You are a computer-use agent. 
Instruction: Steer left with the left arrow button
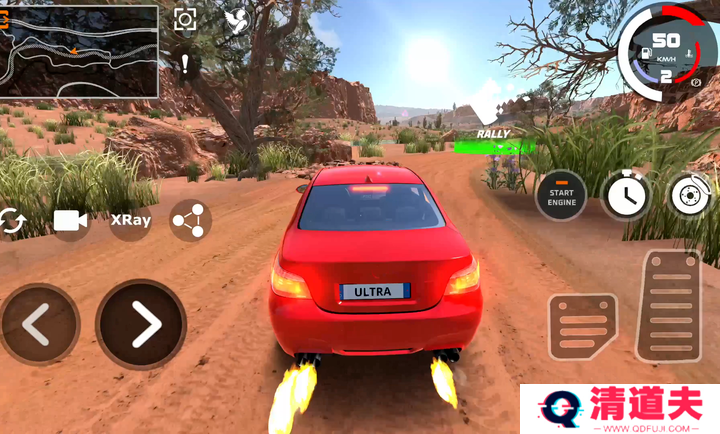38,324
